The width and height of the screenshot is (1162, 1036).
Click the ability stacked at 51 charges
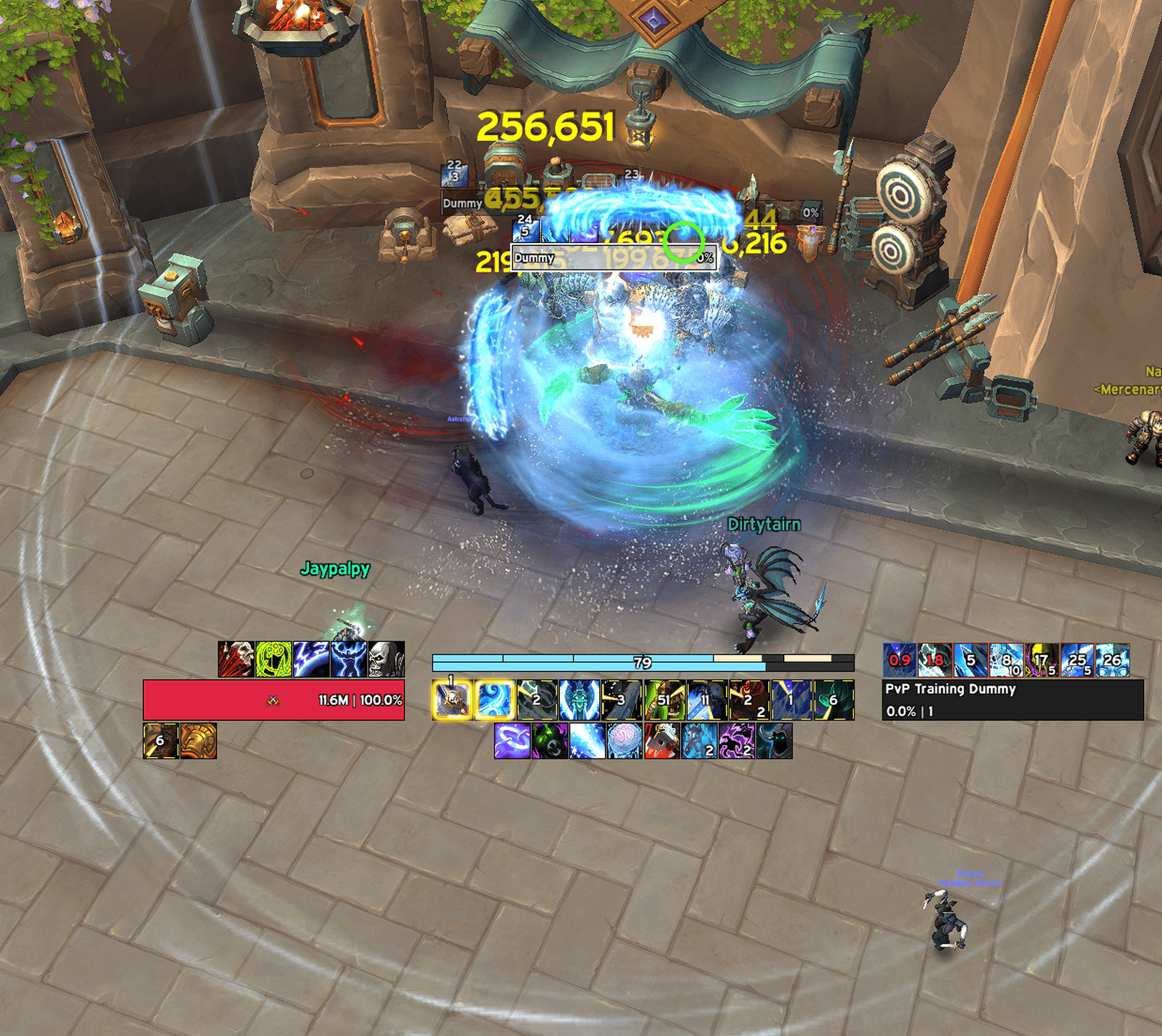665,699
